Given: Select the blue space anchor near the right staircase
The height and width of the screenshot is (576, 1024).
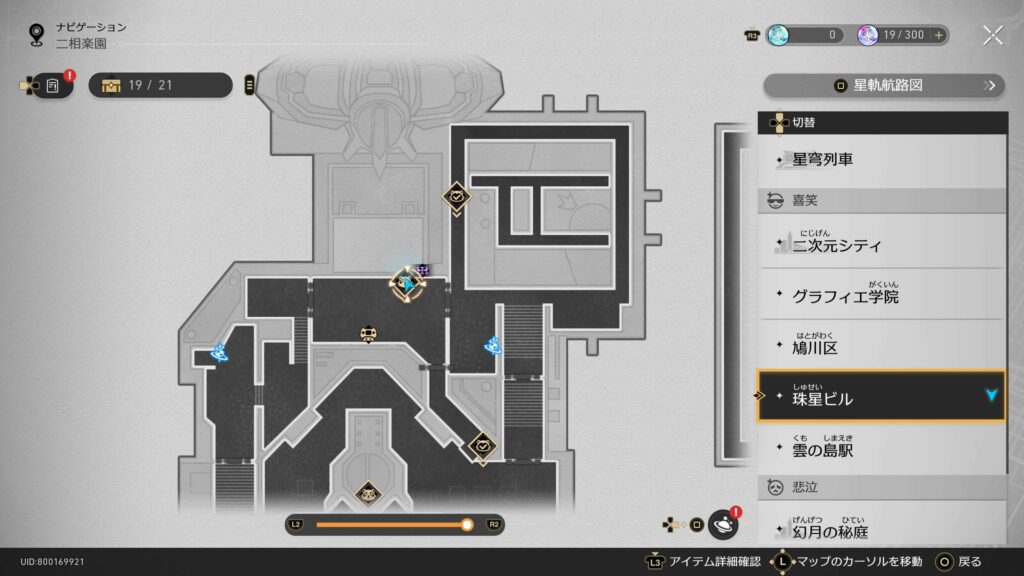Looking at the screenshot, I should click(493, 346).
